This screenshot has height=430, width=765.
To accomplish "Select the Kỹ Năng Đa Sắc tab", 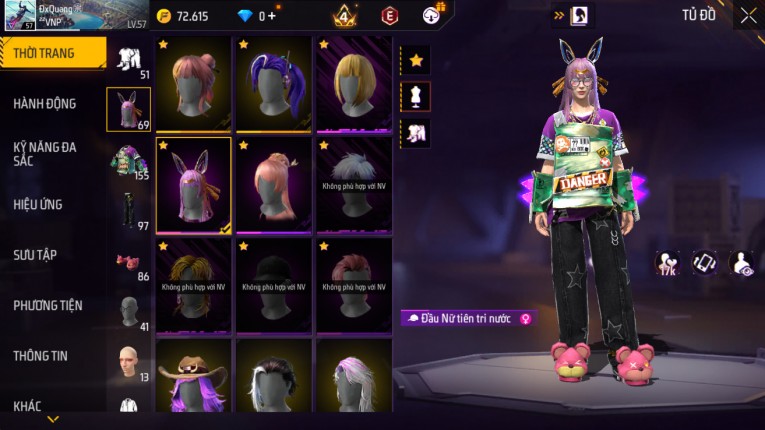I will [45, 153].
